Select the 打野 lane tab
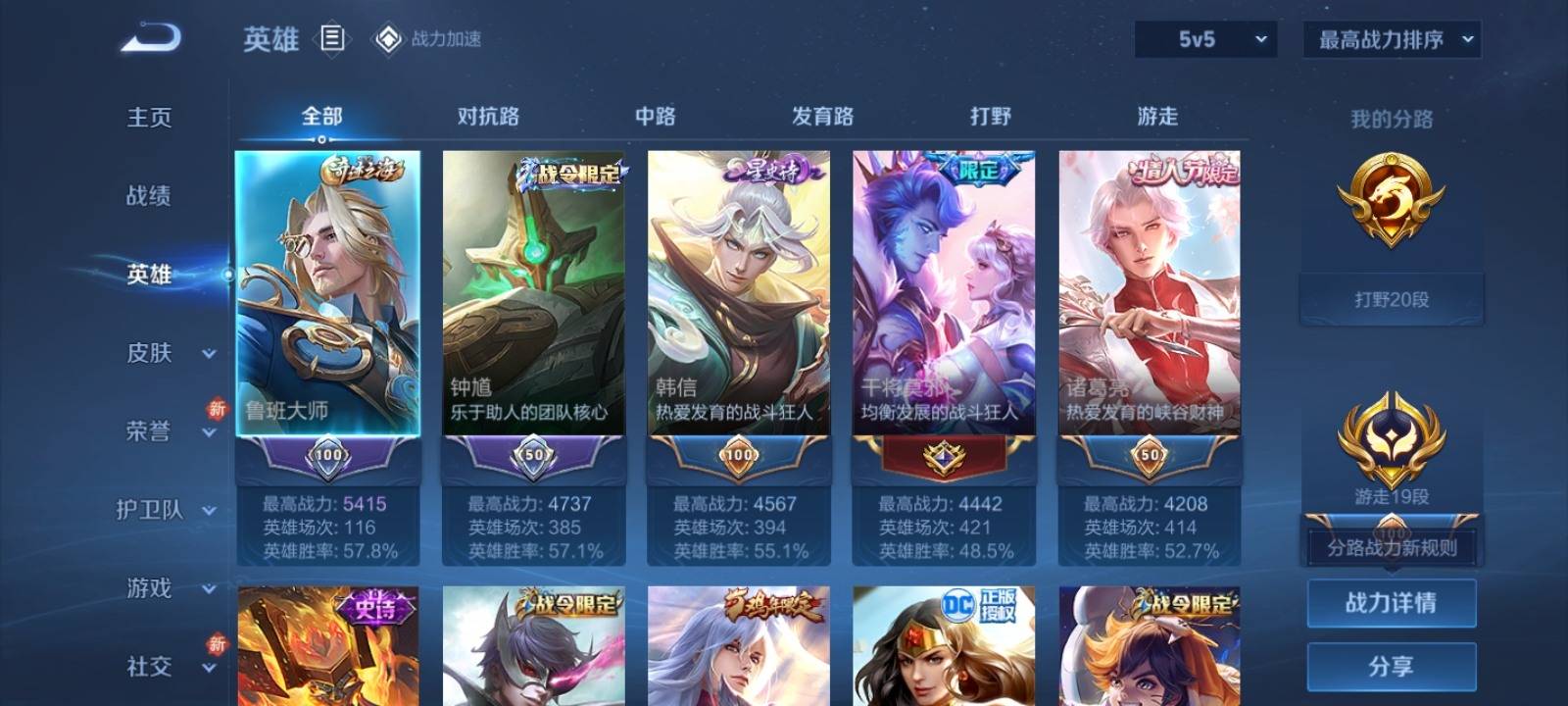 point(990,116)
